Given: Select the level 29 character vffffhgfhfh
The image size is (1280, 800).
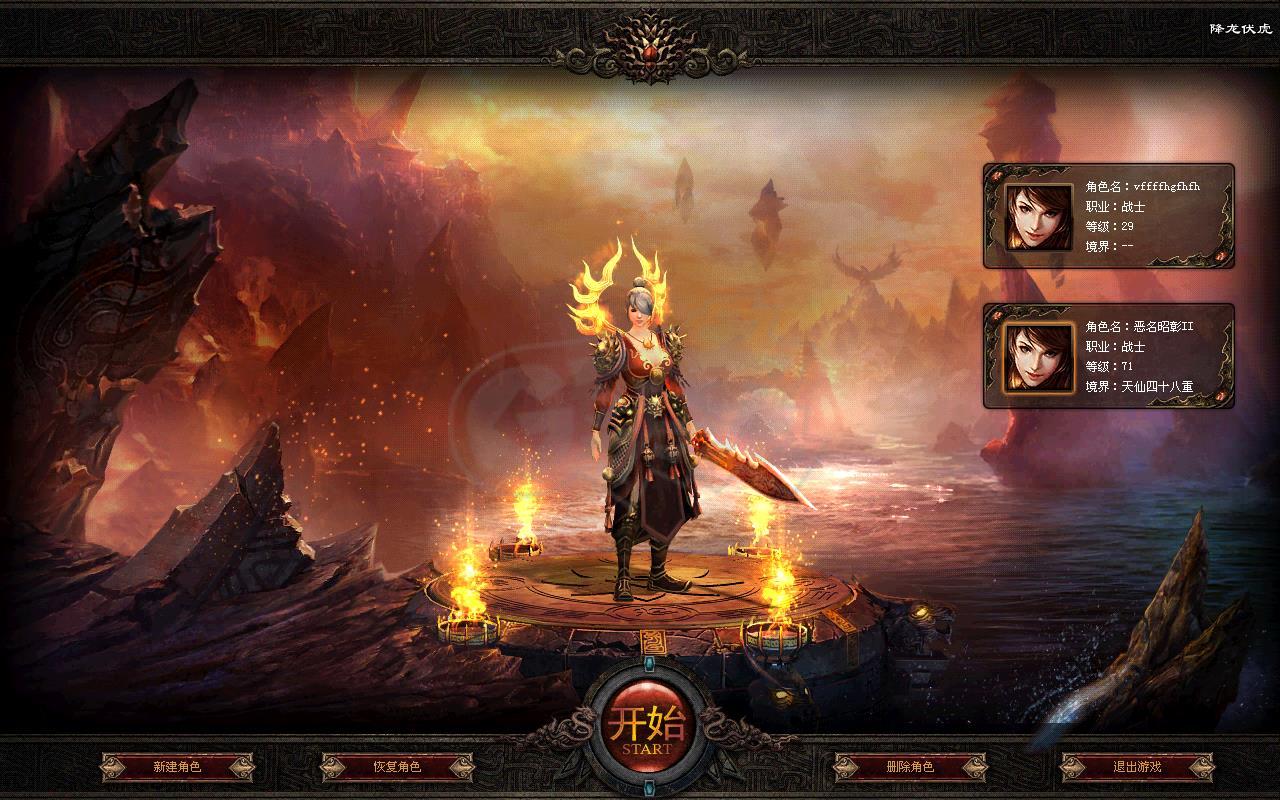Looking at the screenshot, I should 1108,216.
